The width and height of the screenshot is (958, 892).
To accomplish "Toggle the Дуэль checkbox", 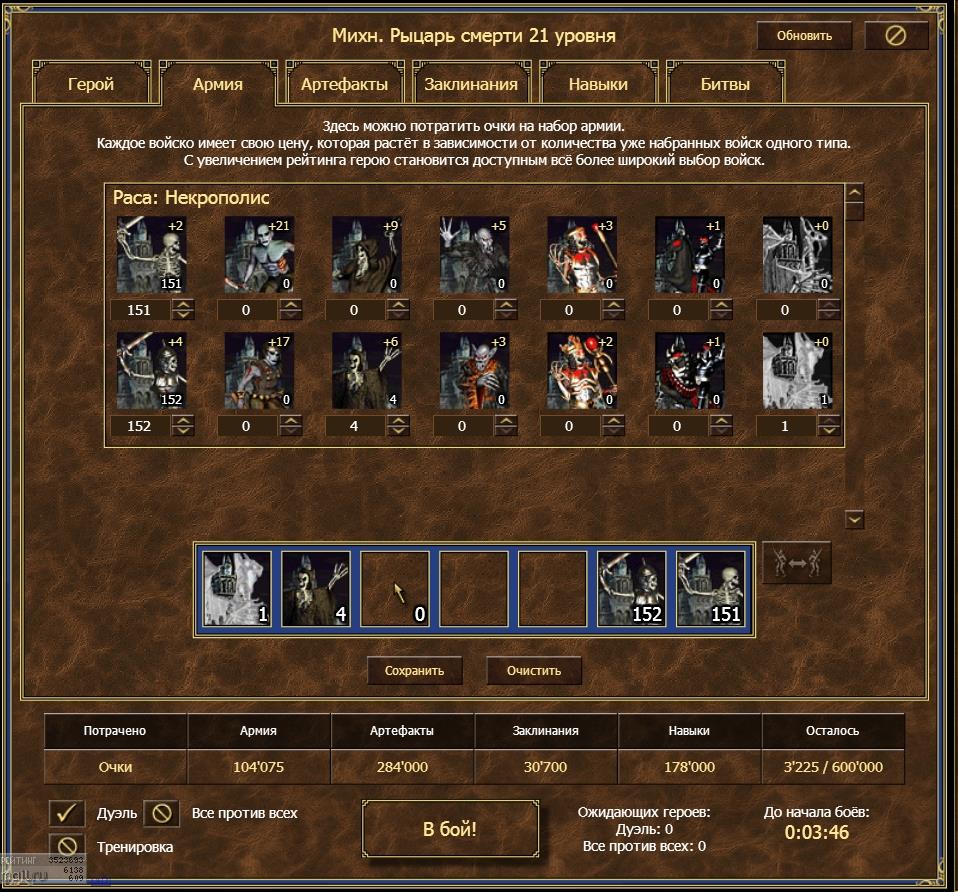I will click(67, 813).
